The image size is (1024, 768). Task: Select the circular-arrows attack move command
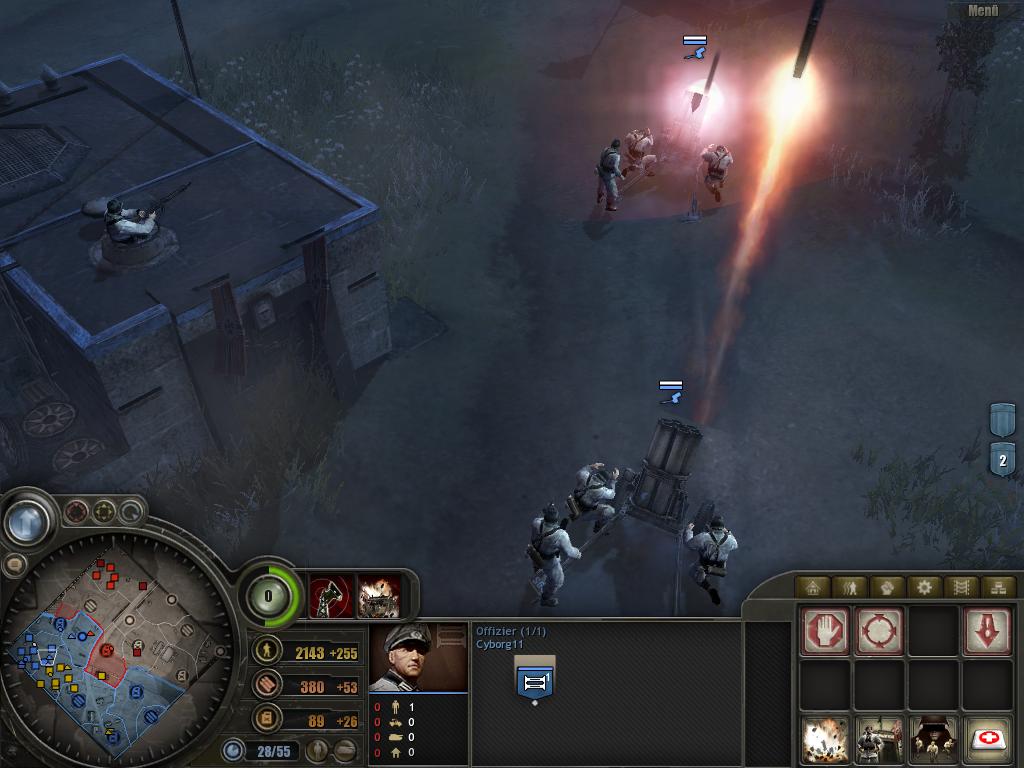coord(879,631)
